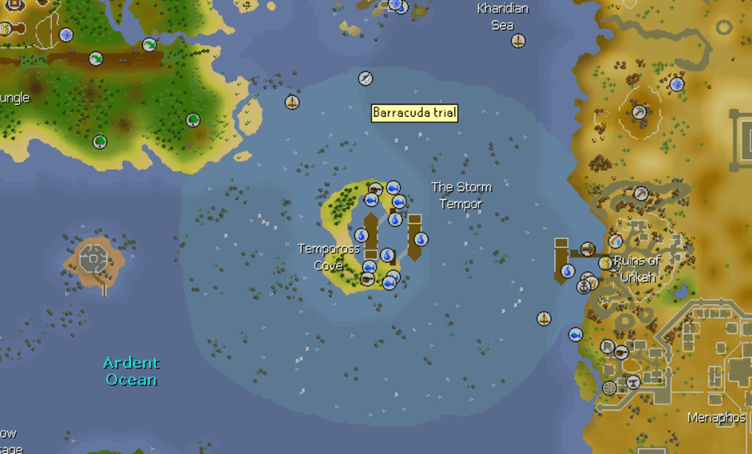
Task: Select the orange arrow transport icon on the Unkah pier
Action: point(588,248)
